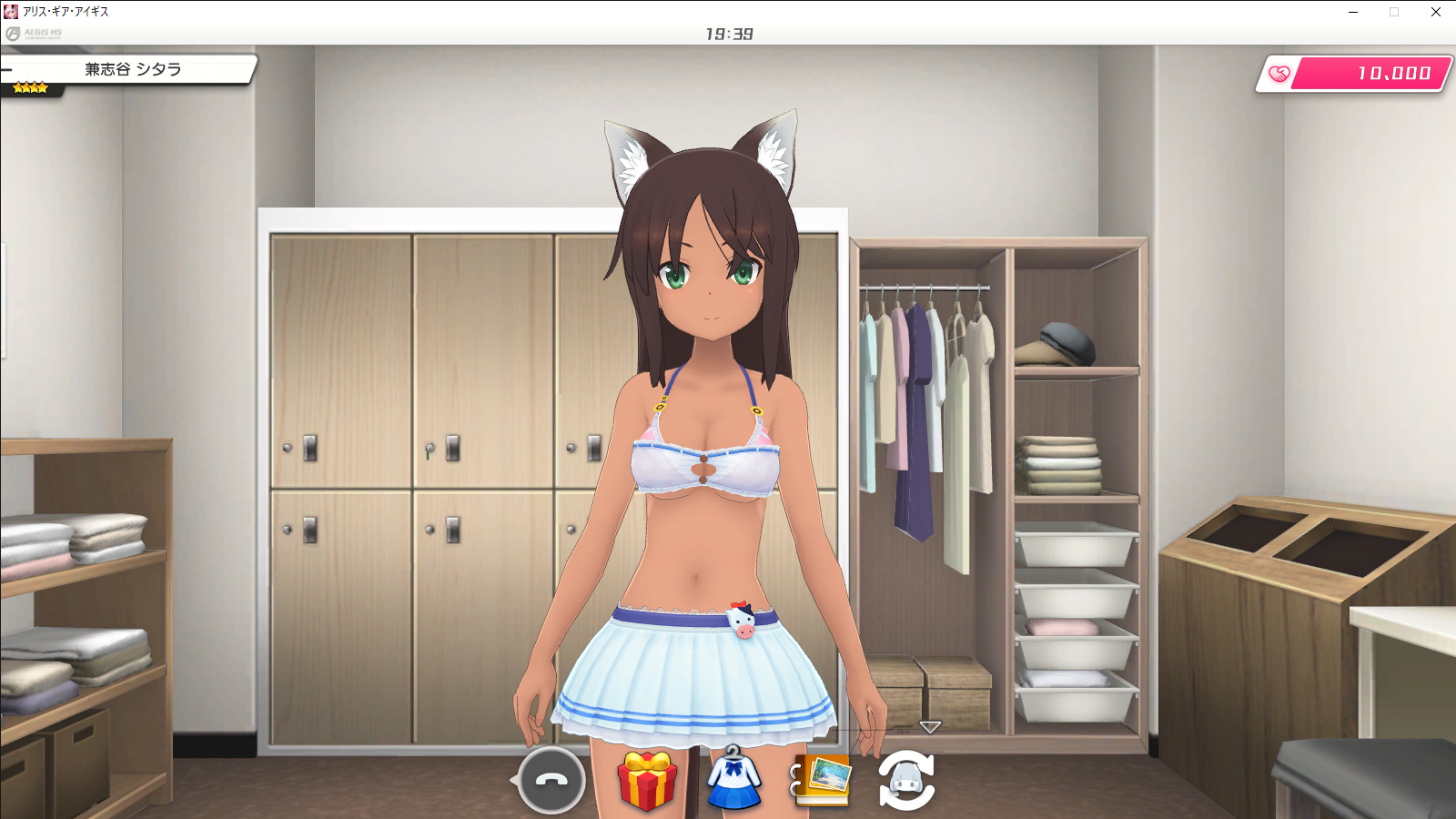
Task: Open the sailor uniform costume icon
Action: click(x=734, y=779)
